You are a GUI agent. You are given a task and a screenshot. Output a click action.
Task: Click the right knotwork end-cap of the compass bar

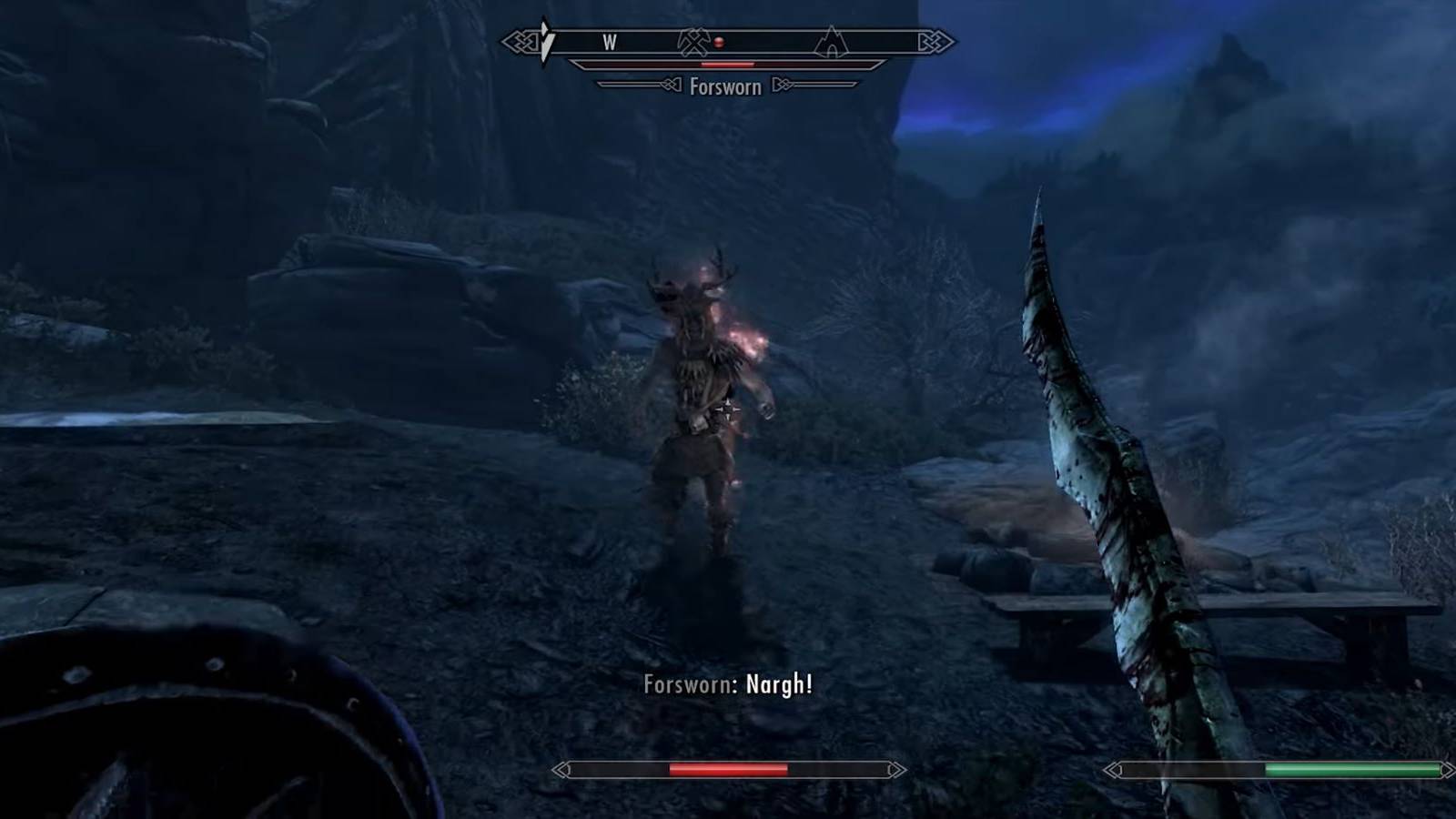click(x=934, y=41)
